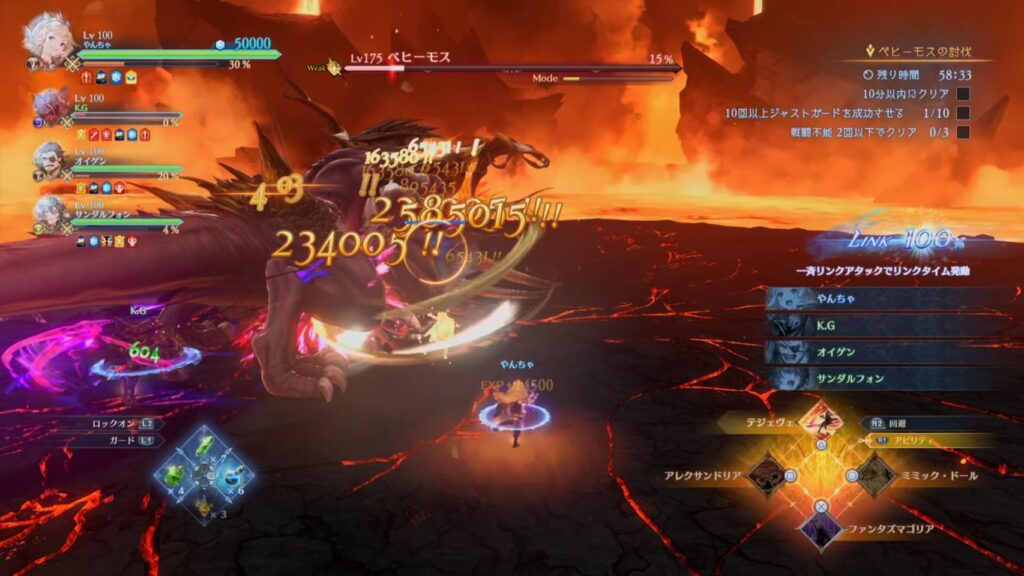The image size is (1024, 576).
Task: Select the yellow item with 3 left
Action: (x=204, y=507)
